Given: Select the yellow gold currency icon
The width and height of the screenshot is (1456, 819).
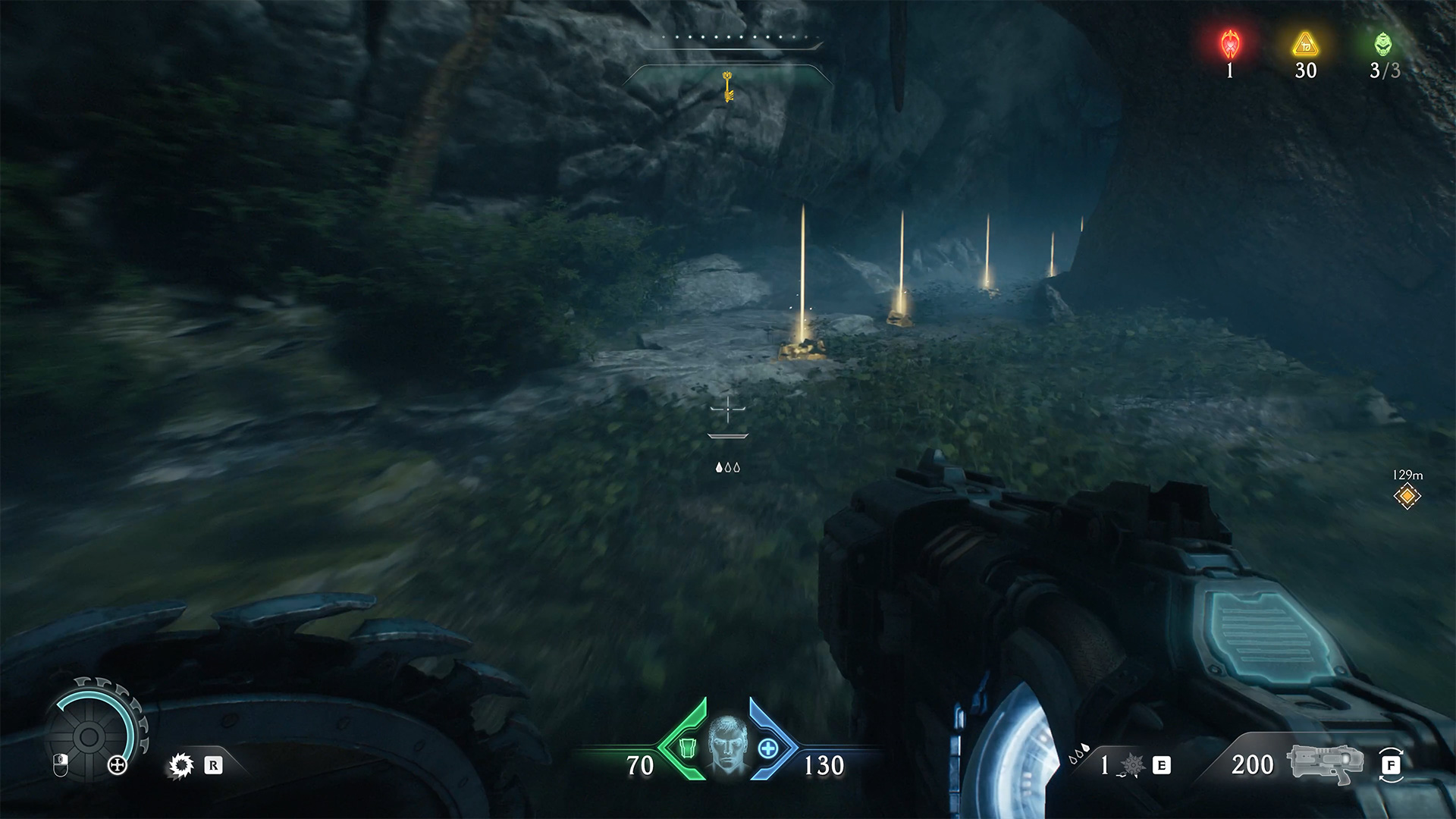Looking at the screenshot, I should pos(1305,45).
